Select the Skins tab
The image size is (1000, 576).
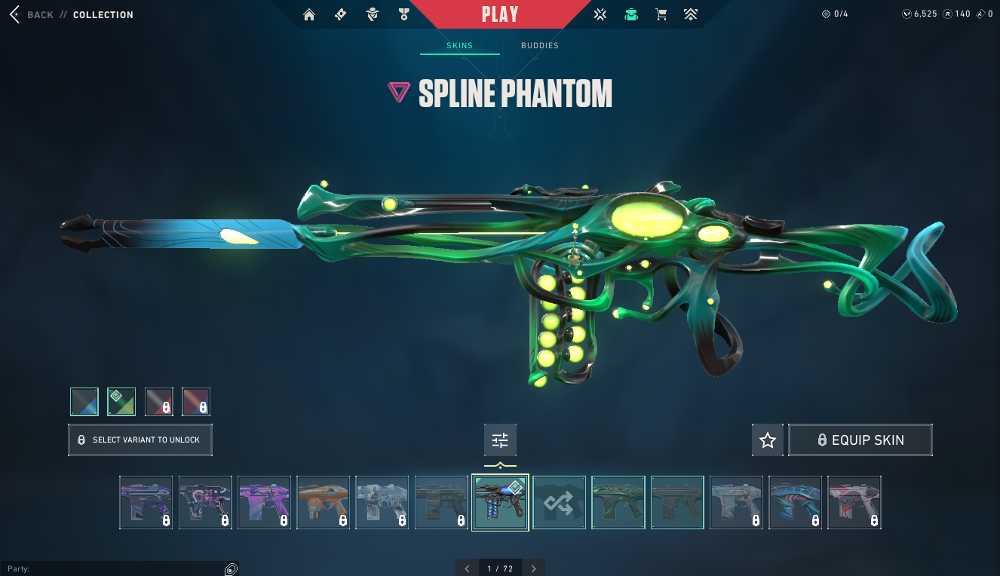(459, 46)
